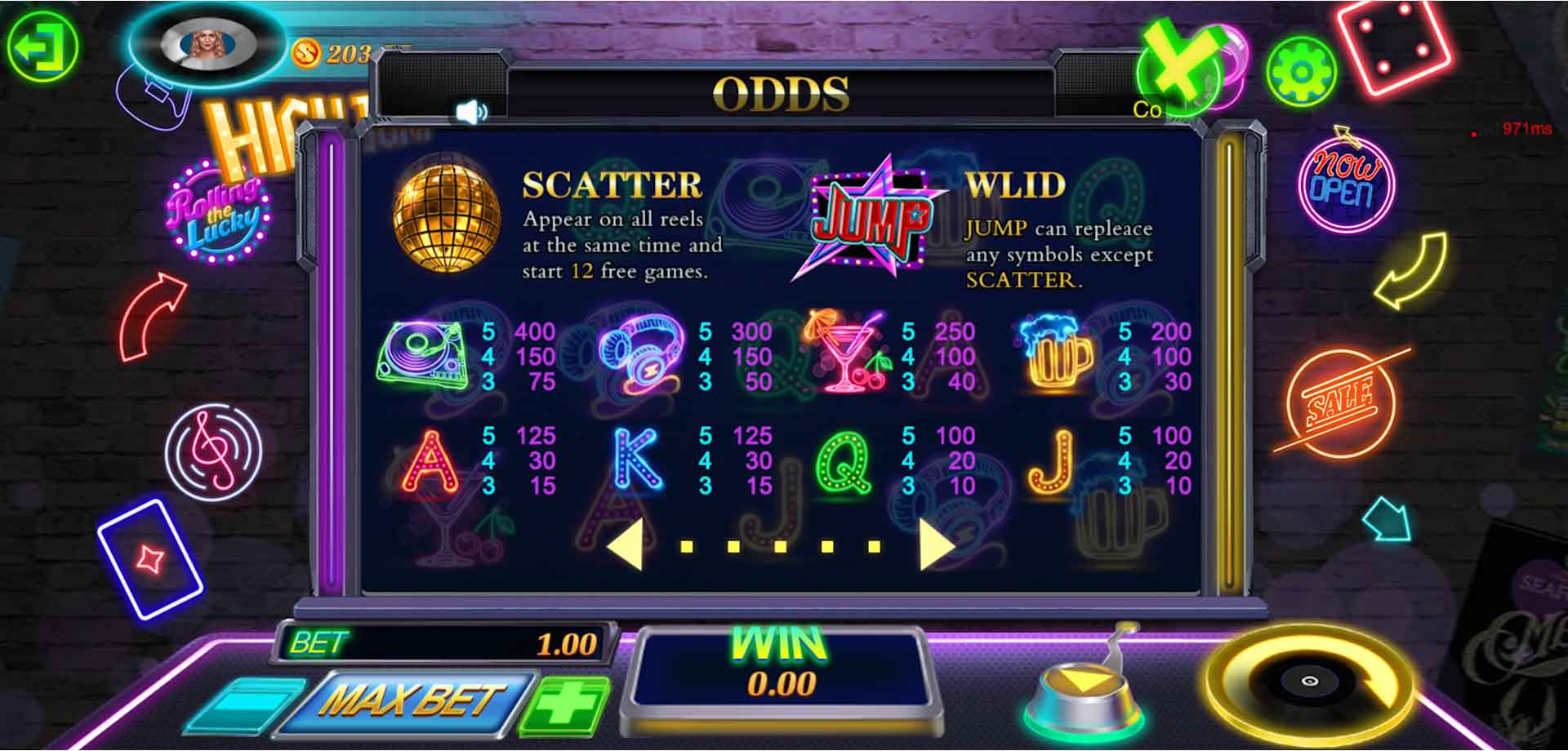Screen dimensions: 1568x751
Task: Go to the previous paytable page
Action: (x=626, y=544)
